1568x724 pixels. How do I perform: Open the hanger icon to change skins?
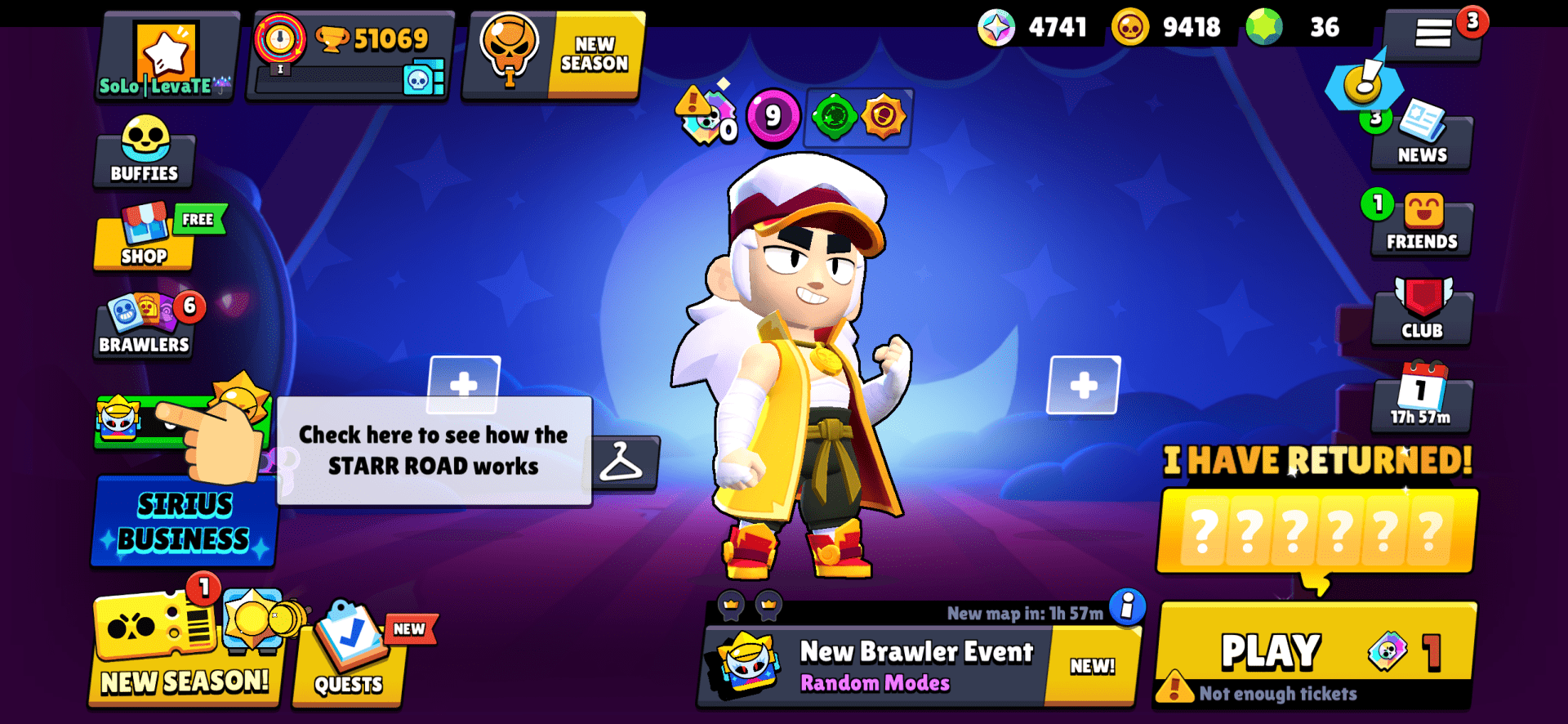[x=626, y=463]
